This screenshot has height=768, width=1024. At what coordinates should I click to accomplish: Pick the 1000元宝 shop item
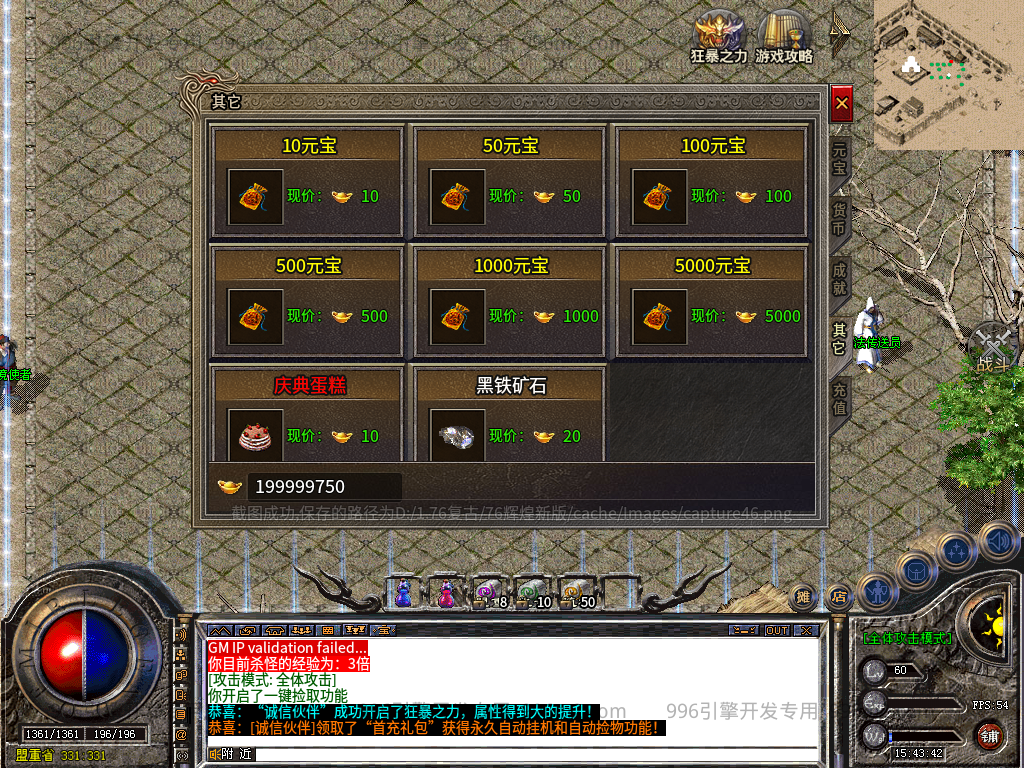[x=458, y=316]
